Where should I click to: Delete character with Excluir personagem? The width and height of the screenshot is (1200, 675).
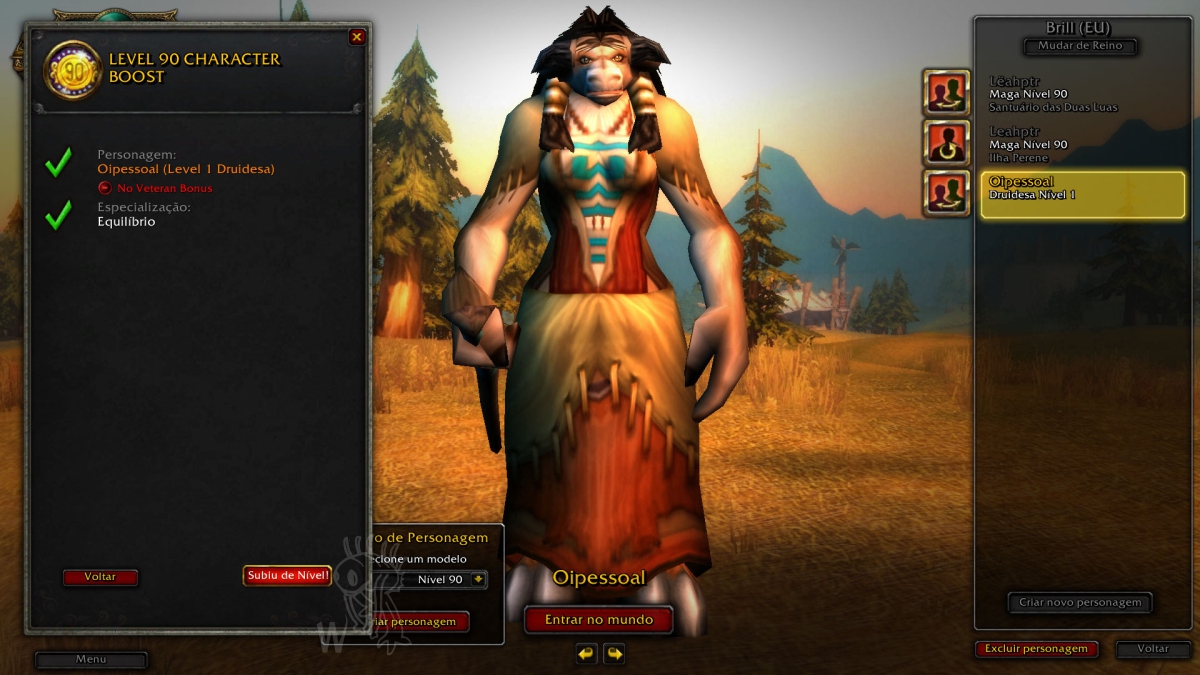pyautogui.click(x=1036, y=649)
